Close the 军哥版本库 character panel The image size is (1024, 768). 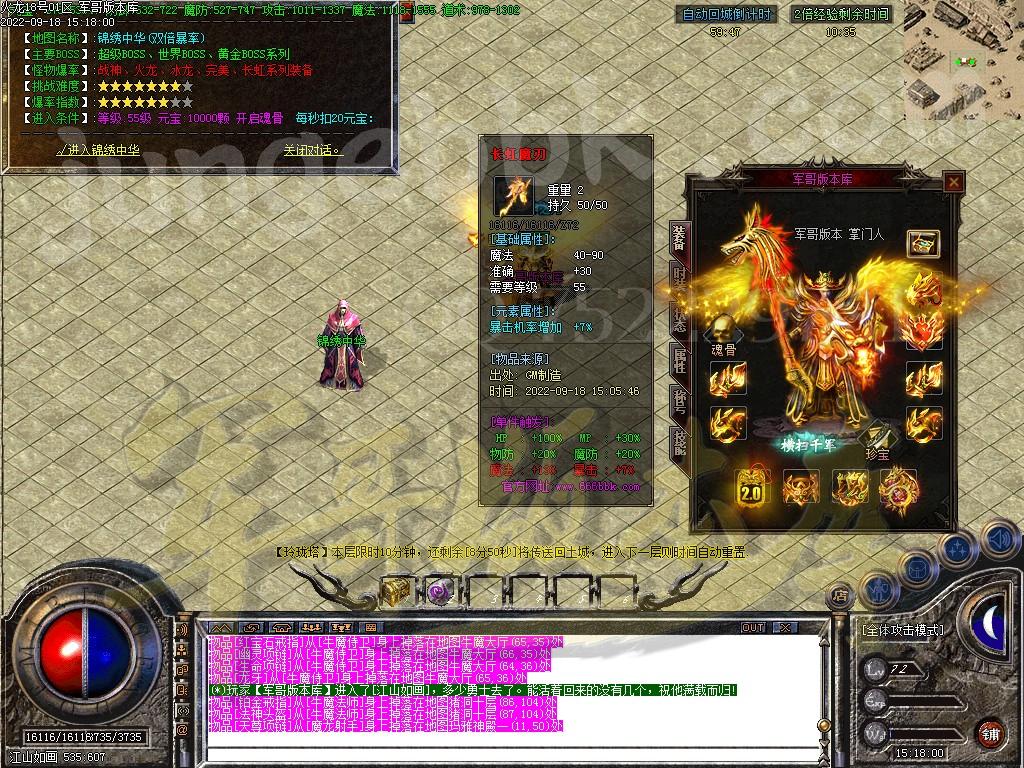tap(953, 182)
